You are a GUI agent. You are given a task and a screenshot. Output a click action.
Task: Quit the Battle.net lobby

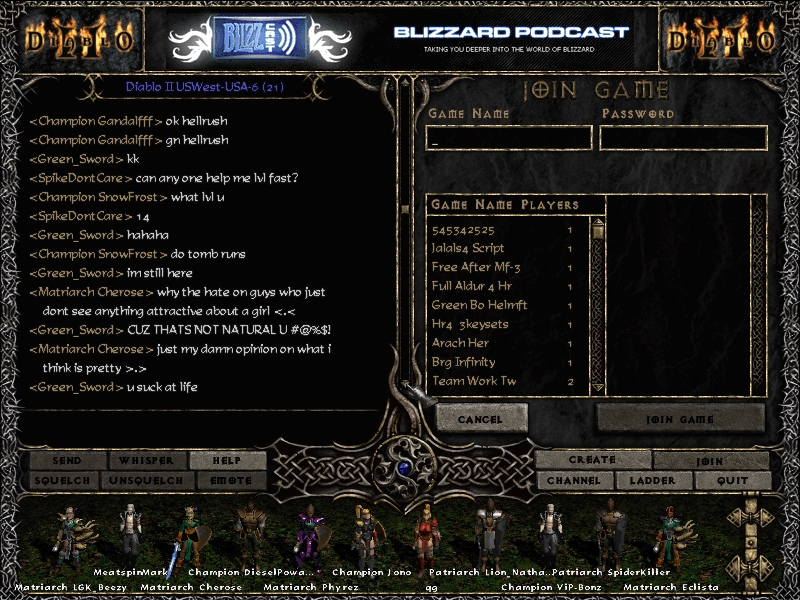tap(732, 481)
